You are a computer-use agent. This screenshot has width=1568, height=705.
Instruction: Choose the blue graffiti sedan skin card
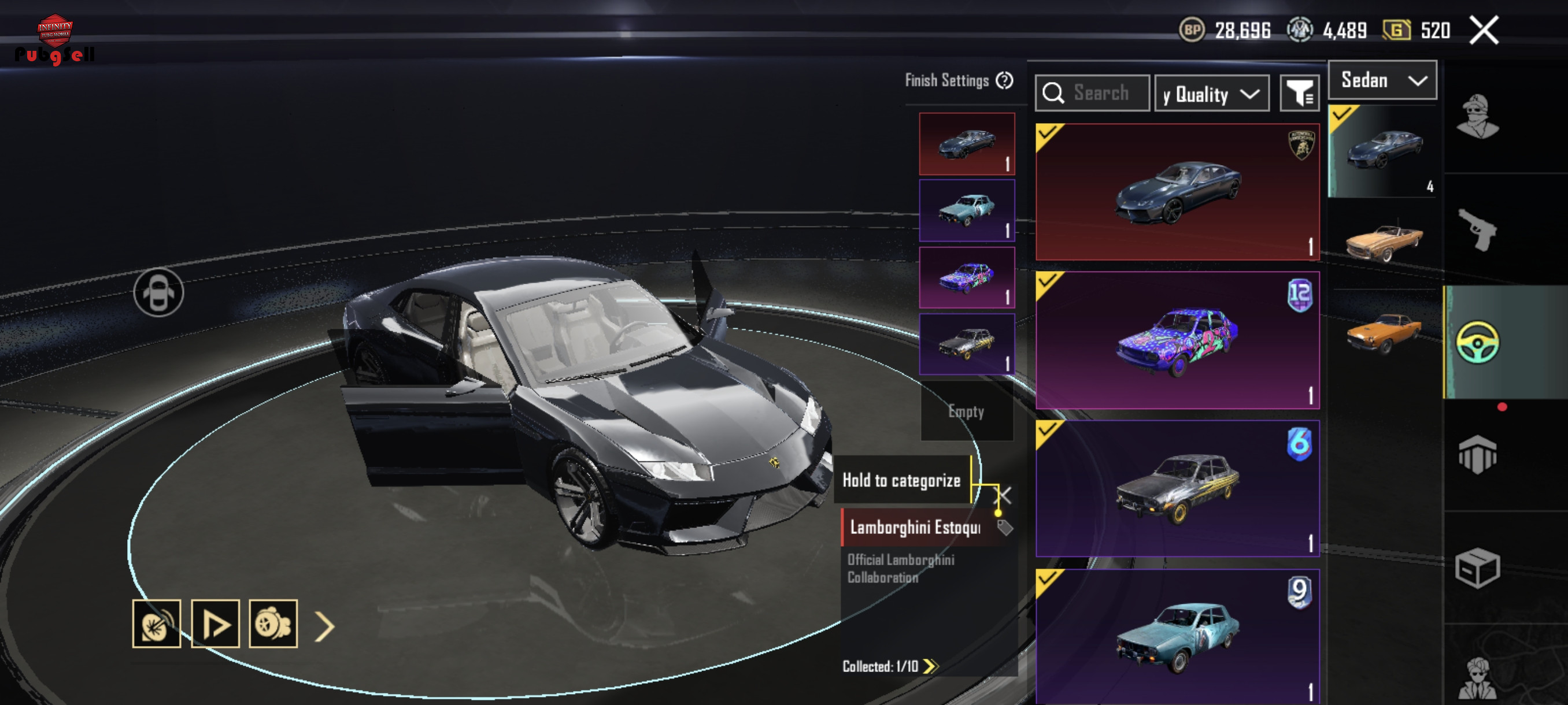point(1177,340)
